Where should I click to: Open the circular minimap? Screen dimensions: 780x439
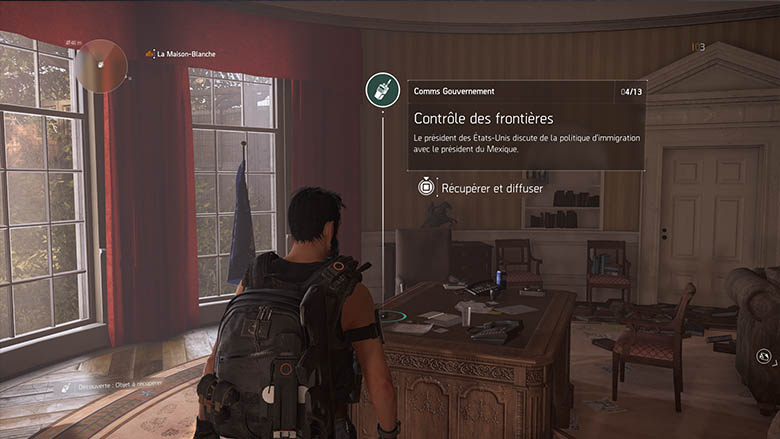101,65
